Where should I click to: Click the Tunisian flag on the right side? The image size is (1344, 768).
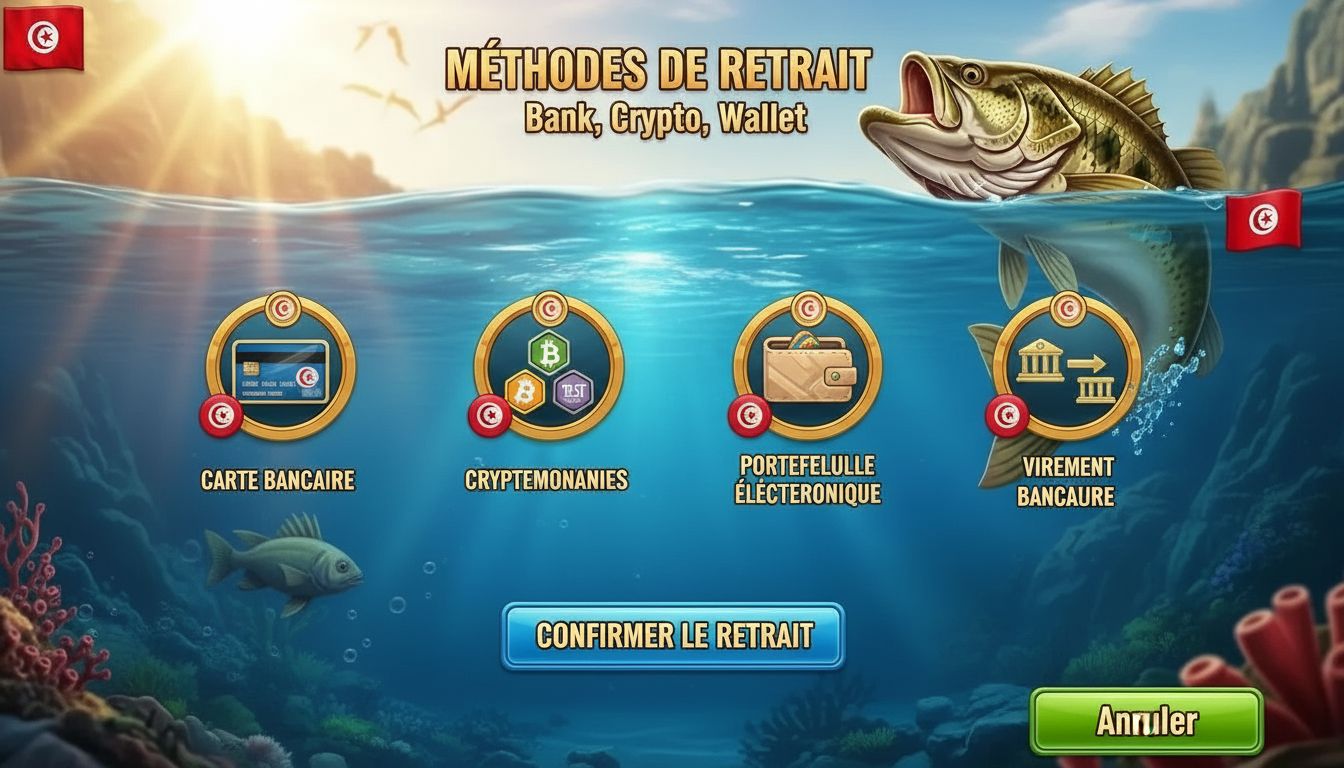click(x=1264, y=222)
